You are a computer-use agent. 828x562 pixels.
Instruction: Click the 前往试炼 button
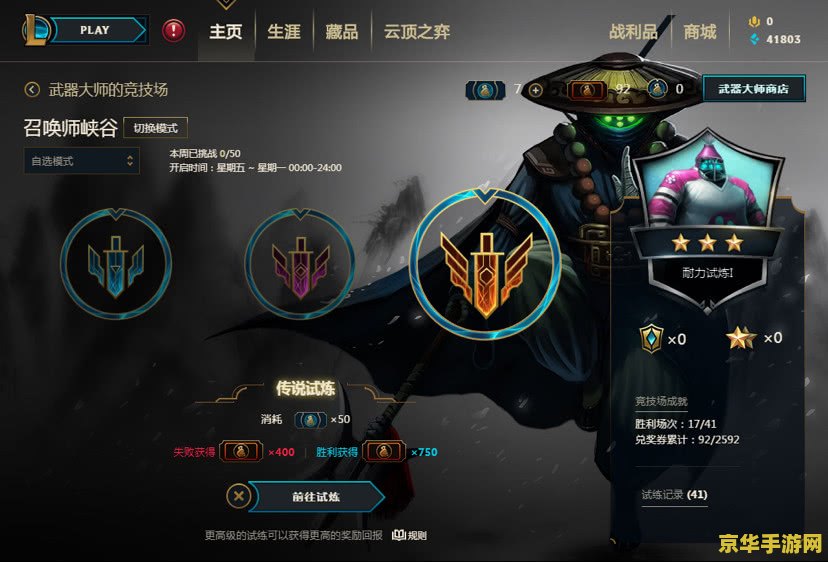[x=315, y=496]
